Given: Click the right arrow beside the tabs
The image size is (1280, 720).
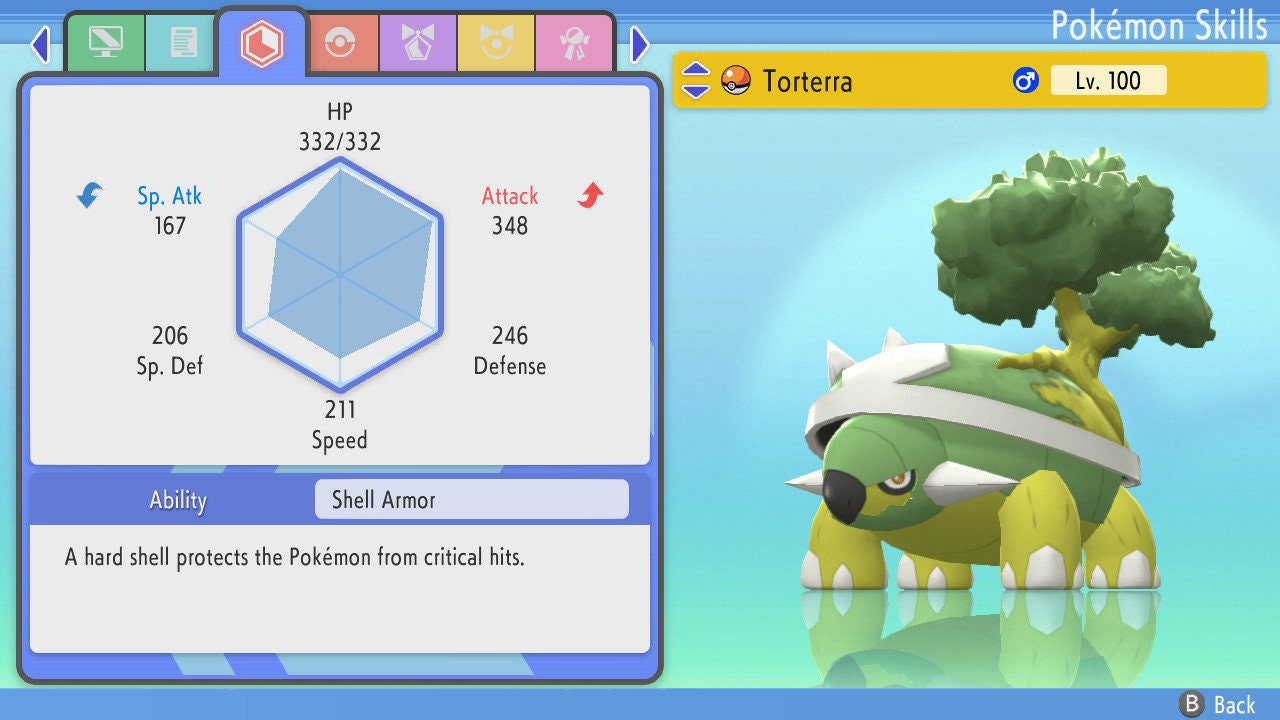Looking at the screenshot, I should pos(640,44).
